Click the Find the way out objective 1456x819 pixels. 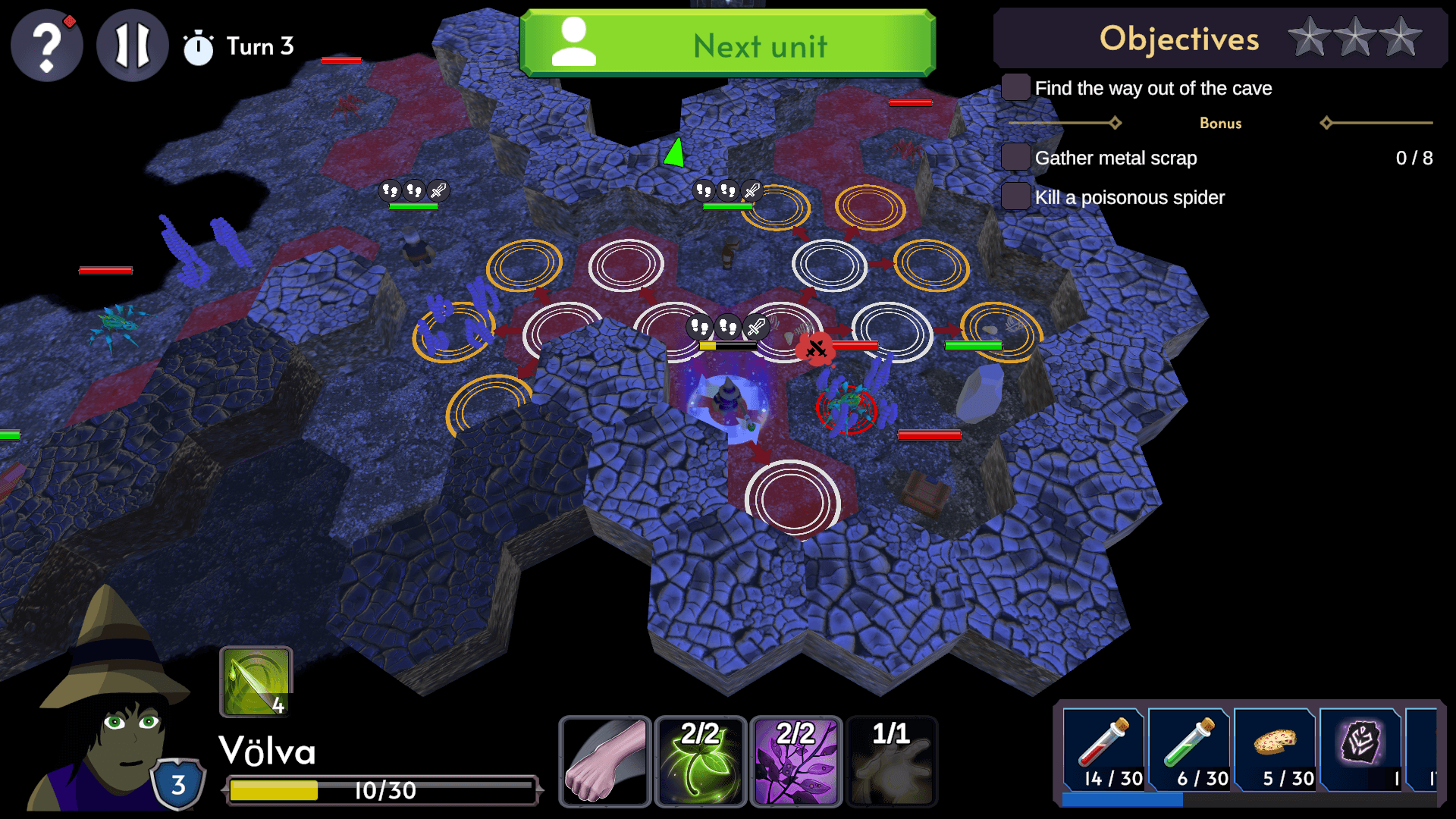[1153, 88]
